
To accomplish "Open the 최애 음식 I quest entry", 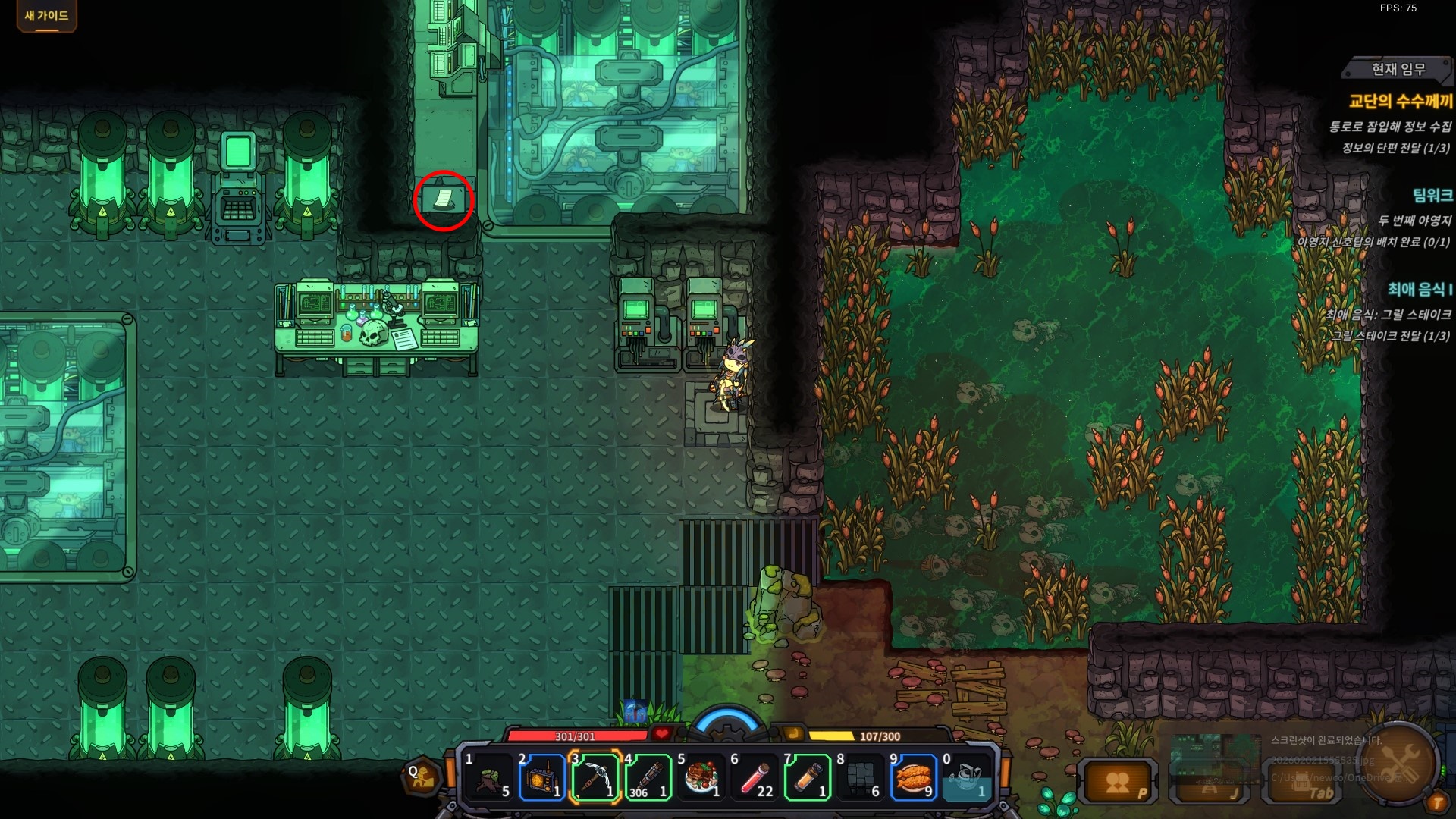I will 1420,290.
